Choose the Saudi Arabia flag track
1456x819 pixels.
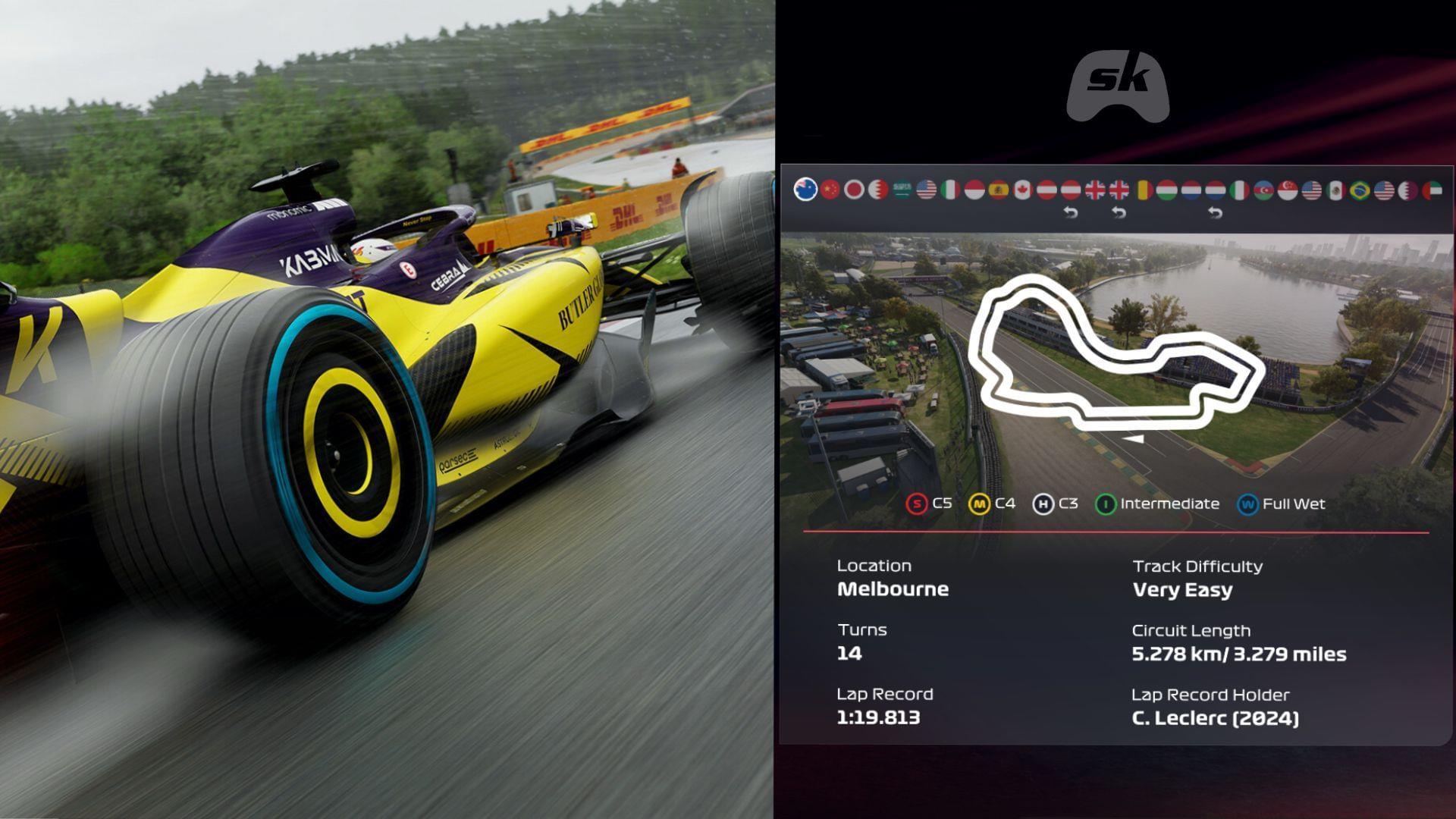click(902, 190)
